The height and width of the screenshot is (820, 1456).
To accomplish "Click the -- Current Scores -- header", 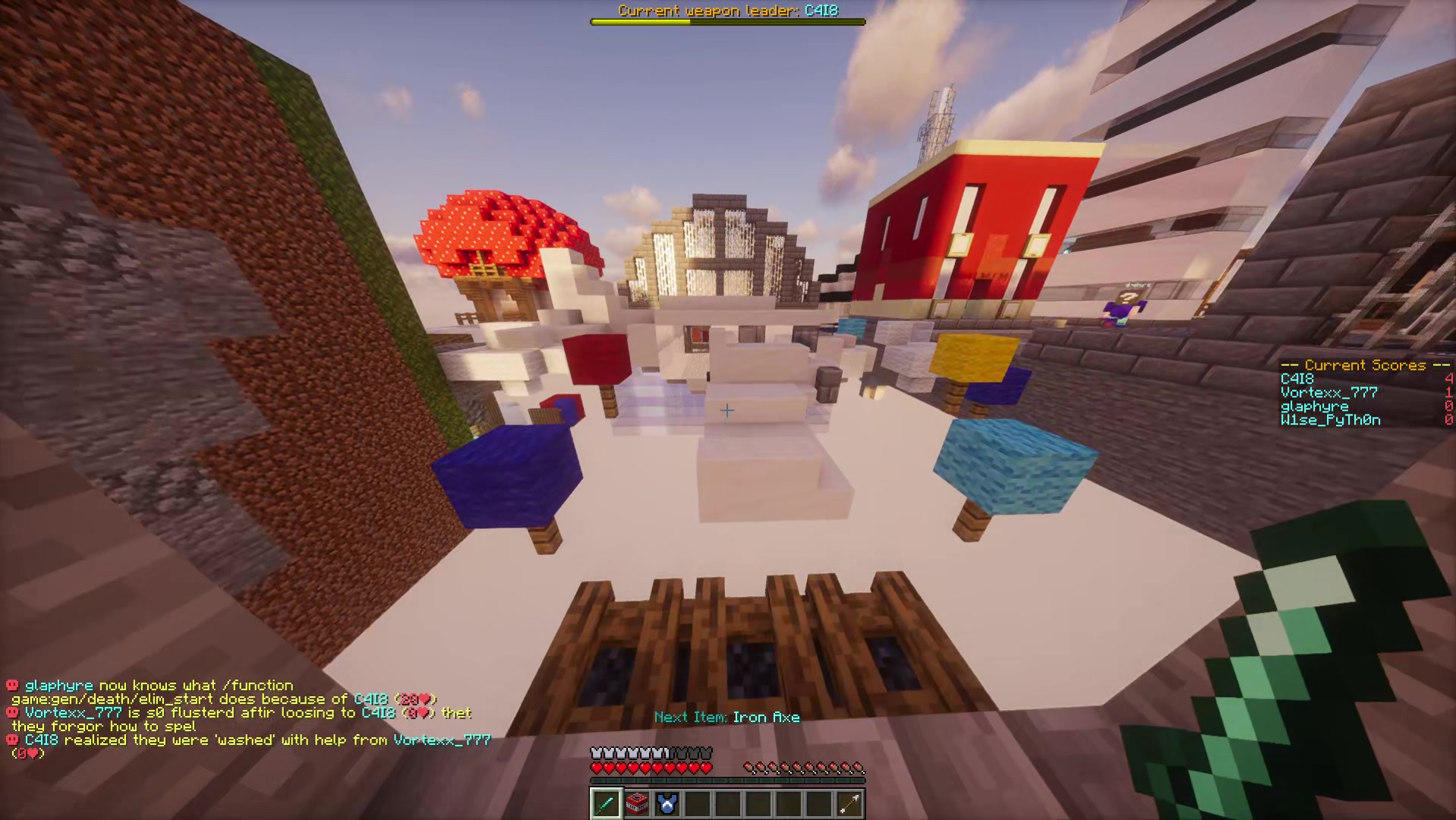I will (x=1365, y=365).
